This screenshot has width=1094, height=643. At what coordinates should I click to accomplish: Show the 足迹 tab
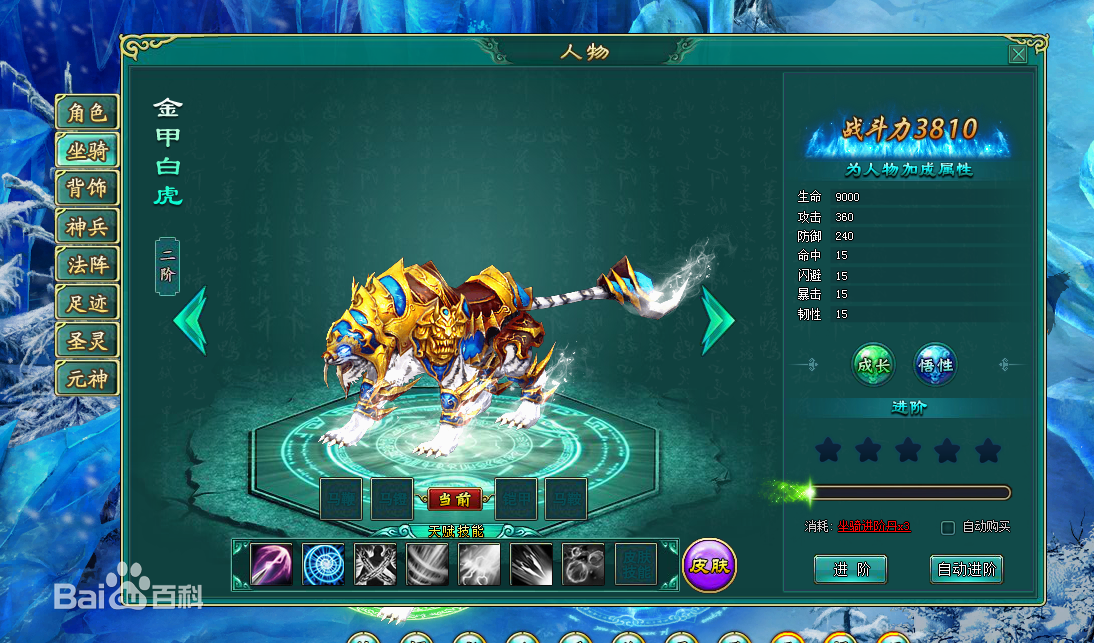(87, 303)
